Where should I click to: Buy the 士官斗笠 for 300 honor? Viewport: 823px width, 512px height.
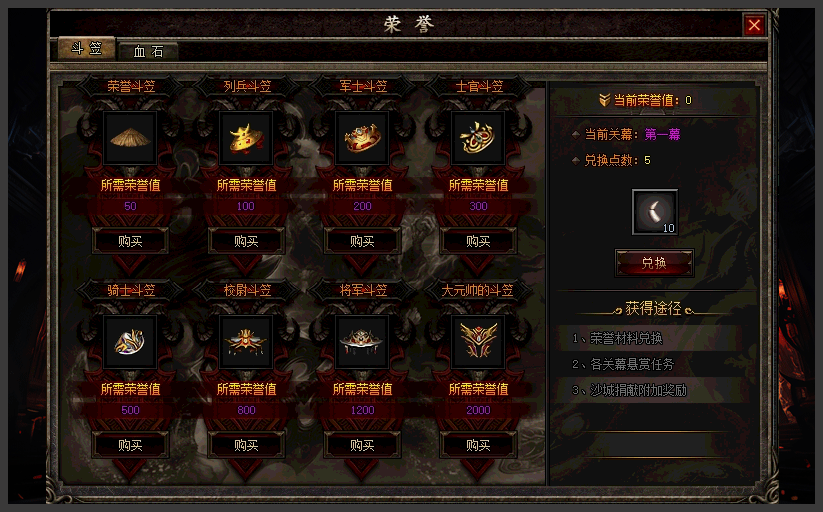coord(478,241)
